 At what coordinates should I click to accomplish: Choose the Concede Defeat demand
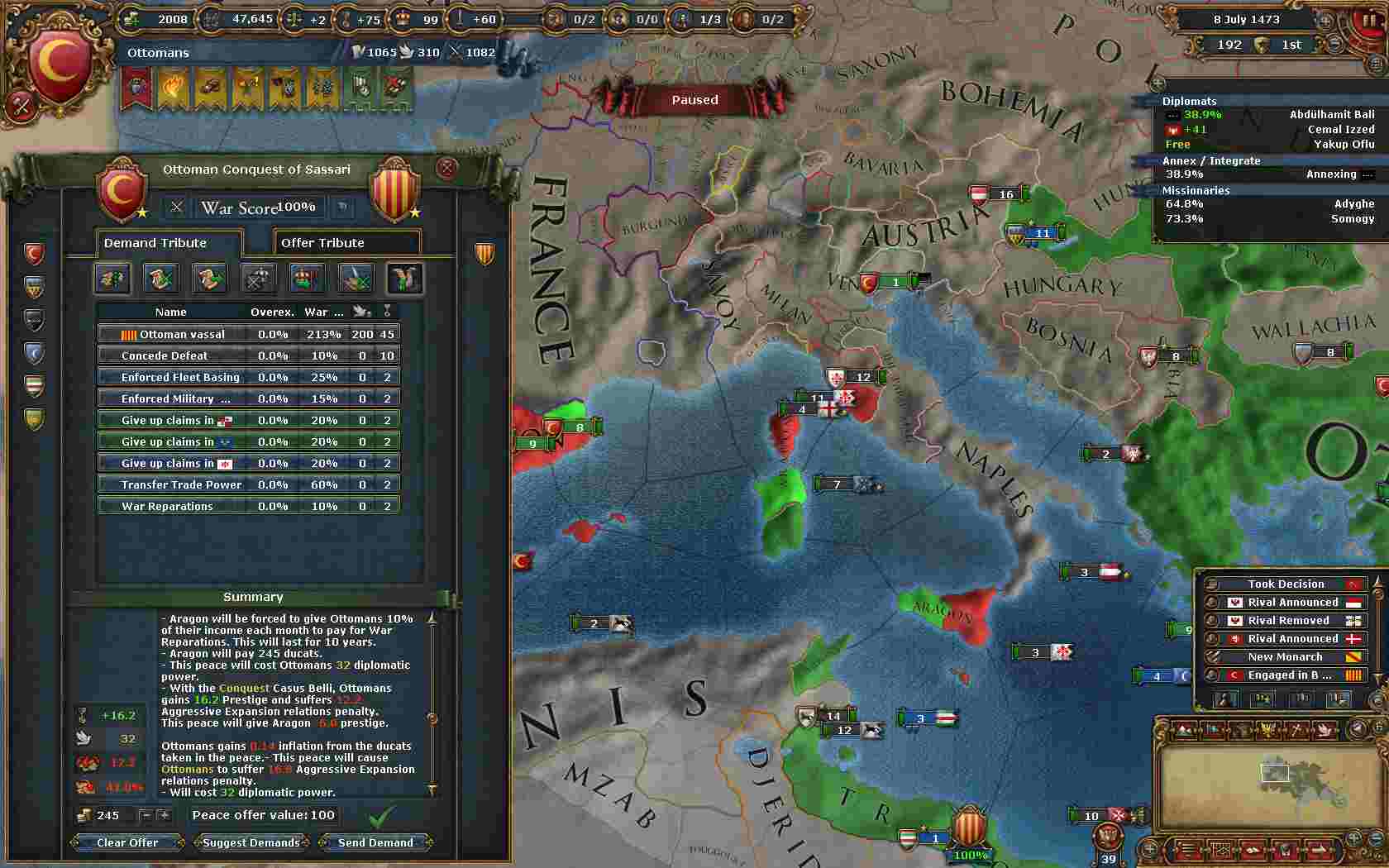248,355
